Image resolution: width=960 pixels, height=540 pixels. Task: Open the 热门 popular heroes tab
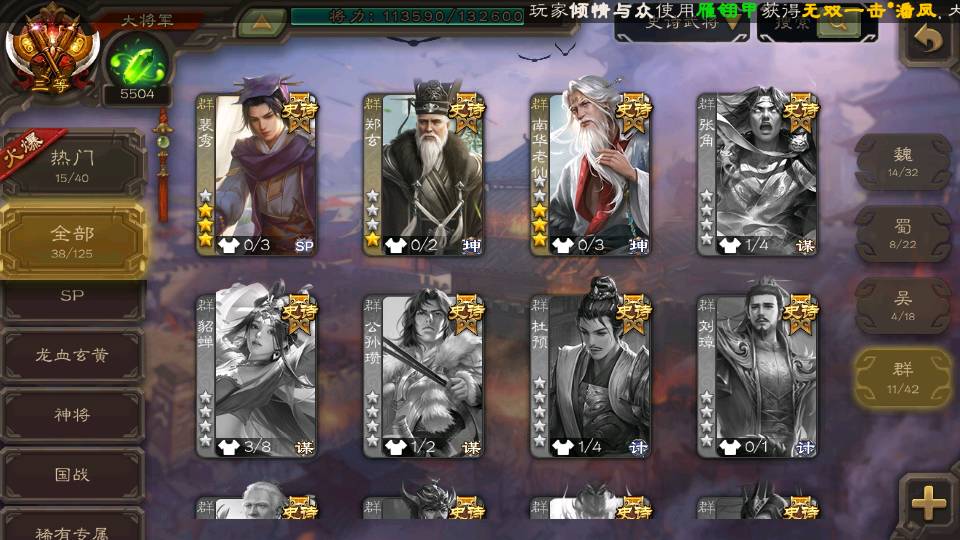72,162
